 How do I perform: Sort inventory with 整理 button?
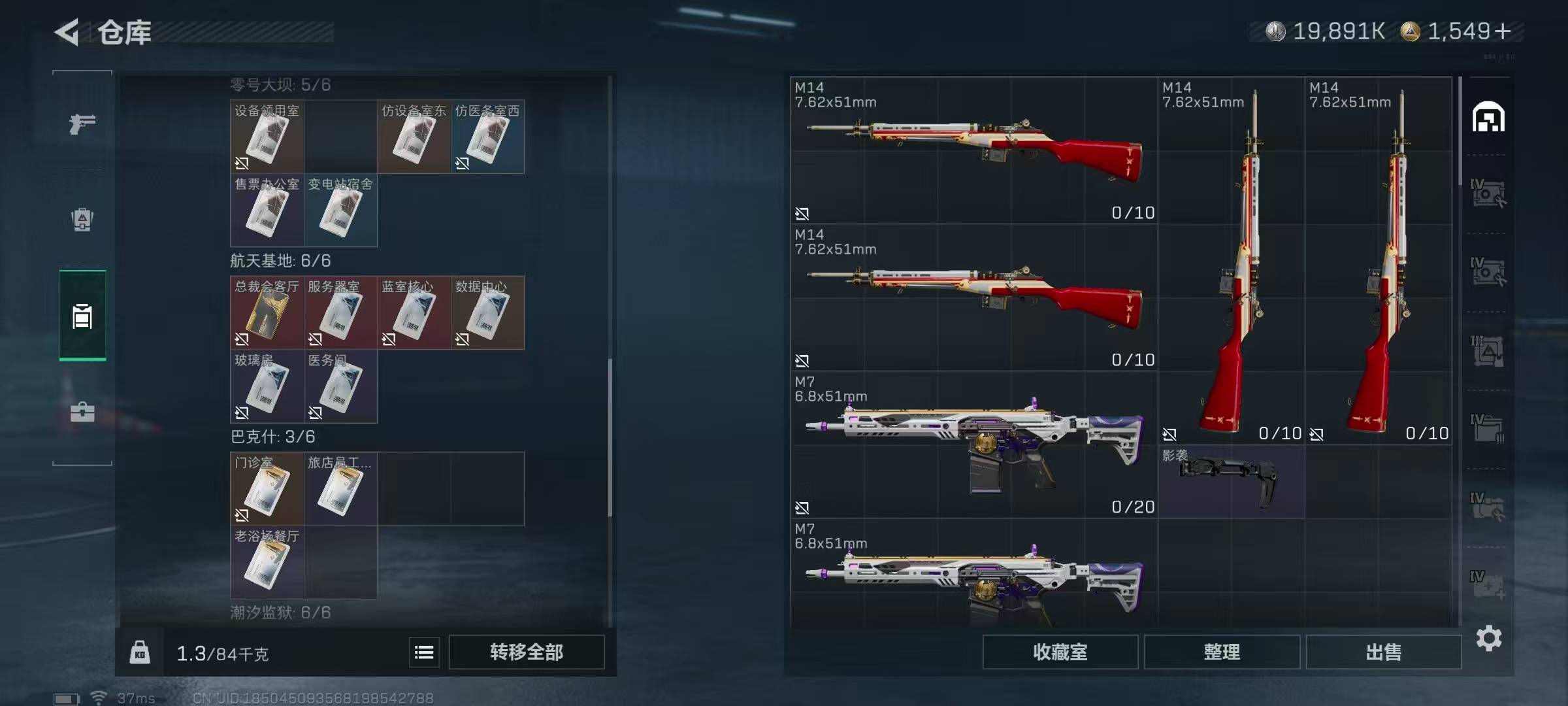[1222, 652]
